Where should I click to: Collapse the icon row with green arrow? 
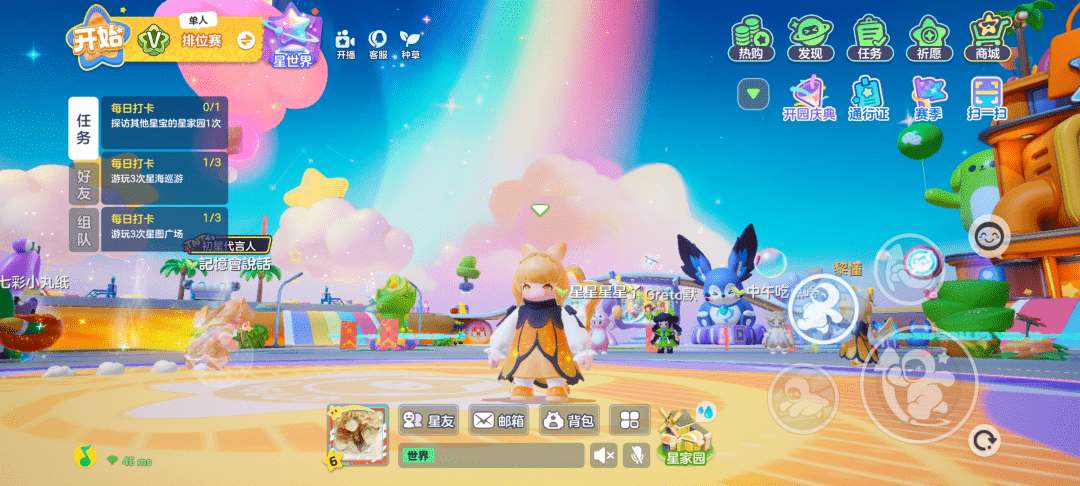753,94
